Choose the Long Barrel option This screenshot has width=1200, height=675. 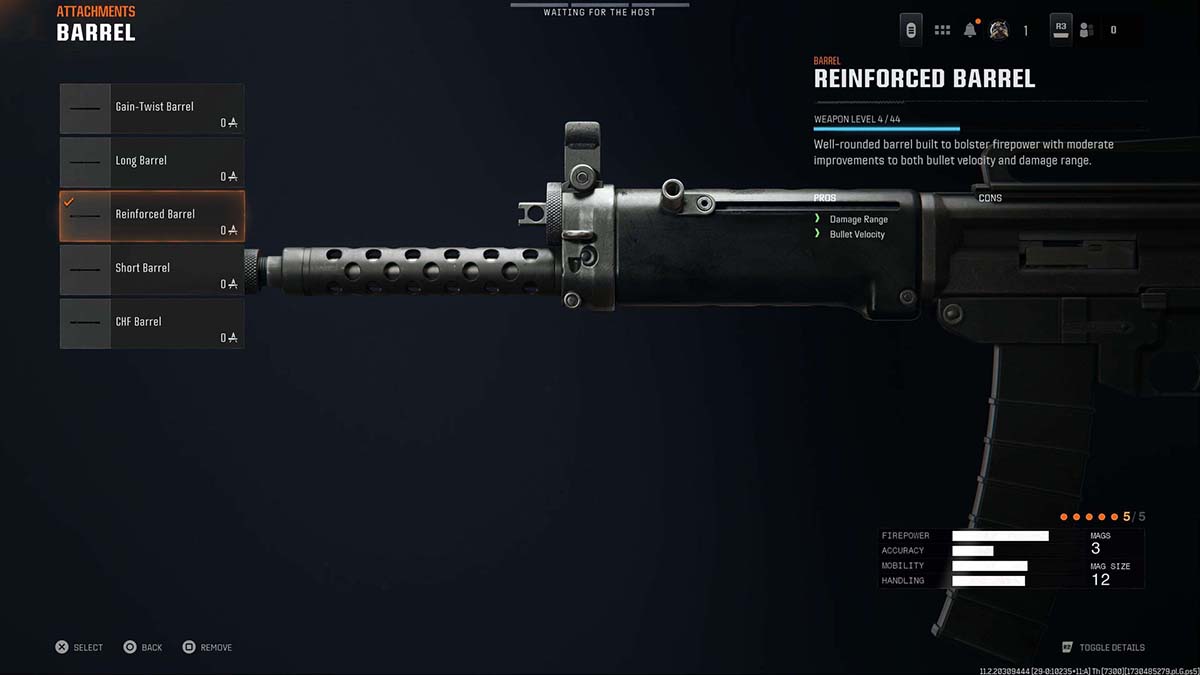tap(152, 162)
